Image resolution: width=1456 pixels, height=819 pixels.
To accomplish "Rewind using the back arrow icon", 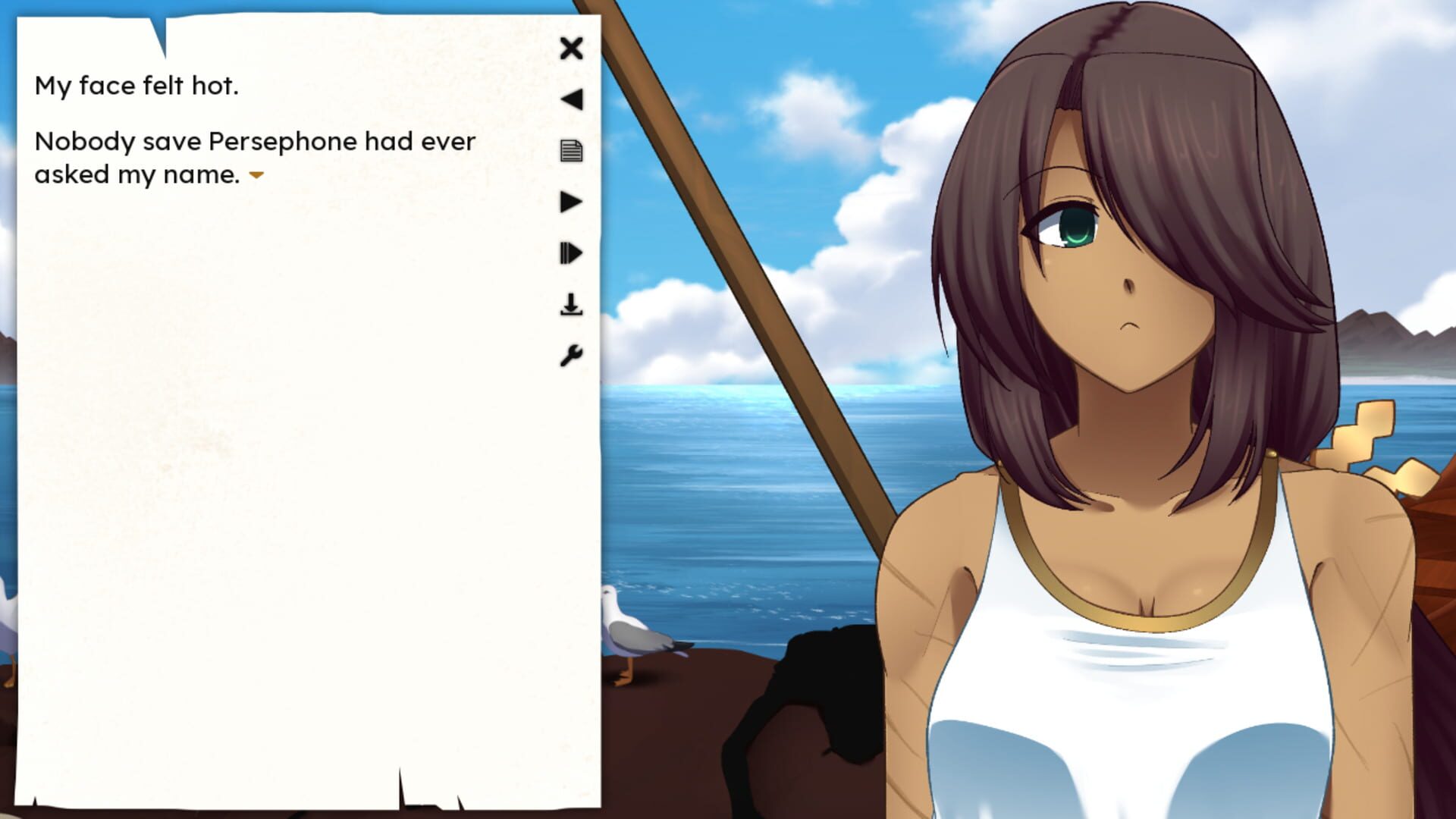I will tap(571, 99).
